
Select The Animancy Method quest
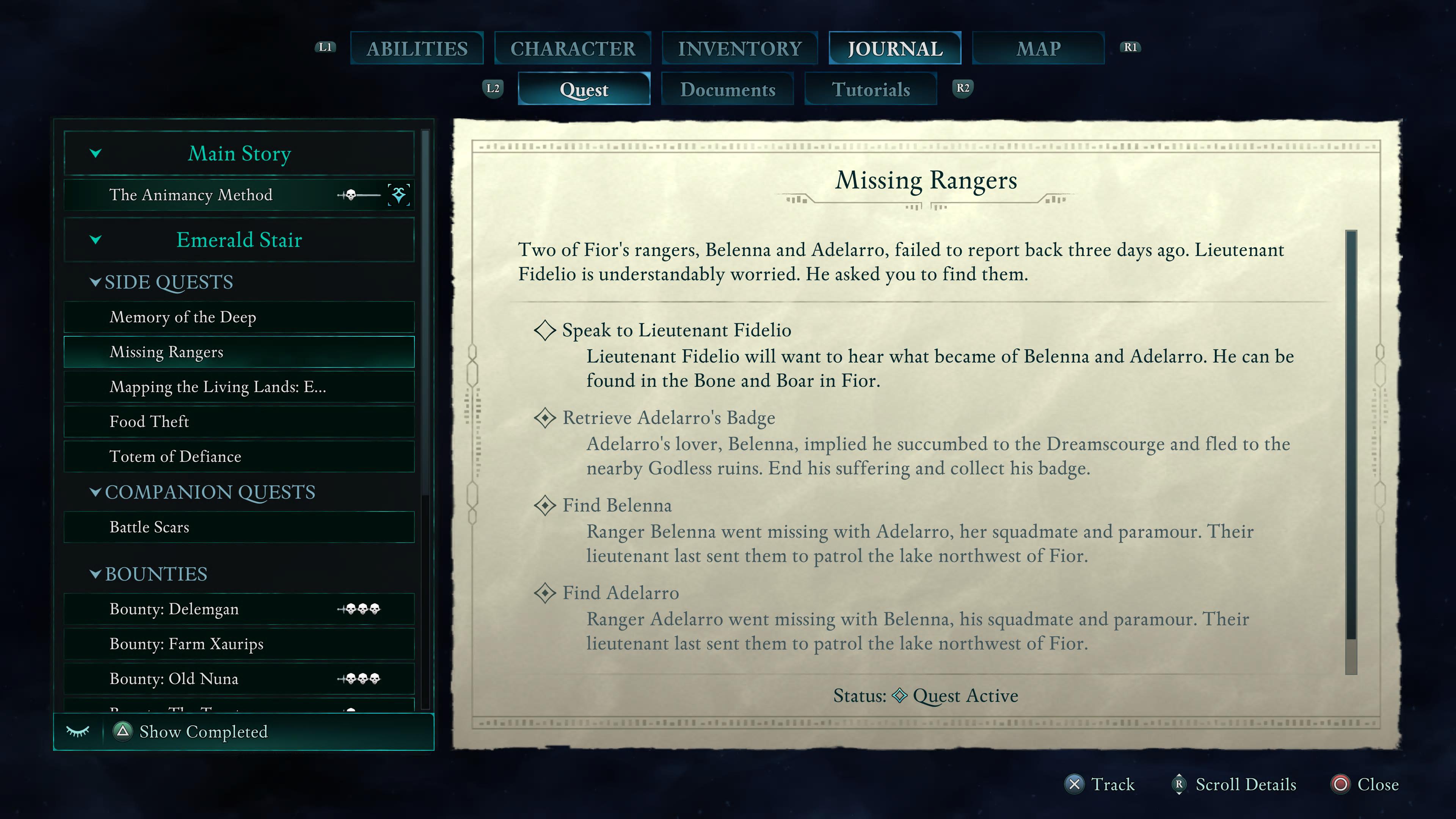pyautogui.click(x=190, y=195)
